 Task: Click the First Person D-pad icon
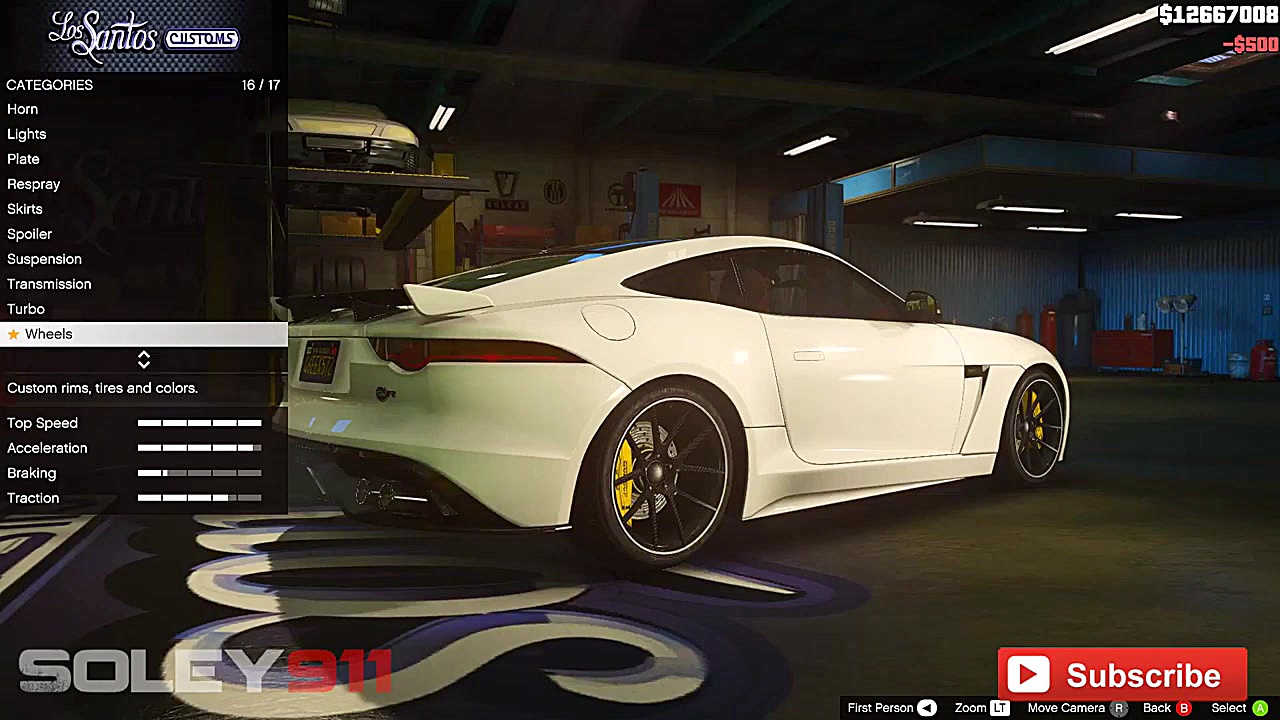[x=925, y=708]
